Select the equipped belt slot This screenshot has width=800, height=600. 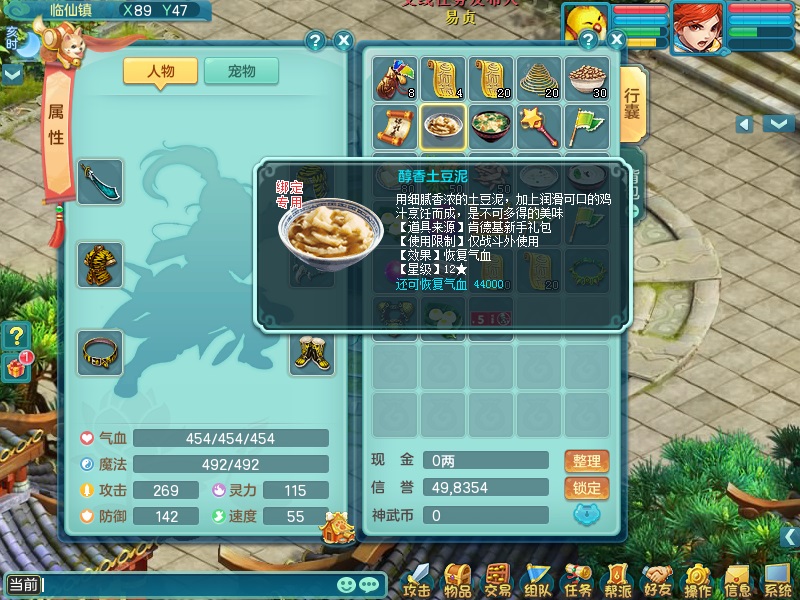100,353
